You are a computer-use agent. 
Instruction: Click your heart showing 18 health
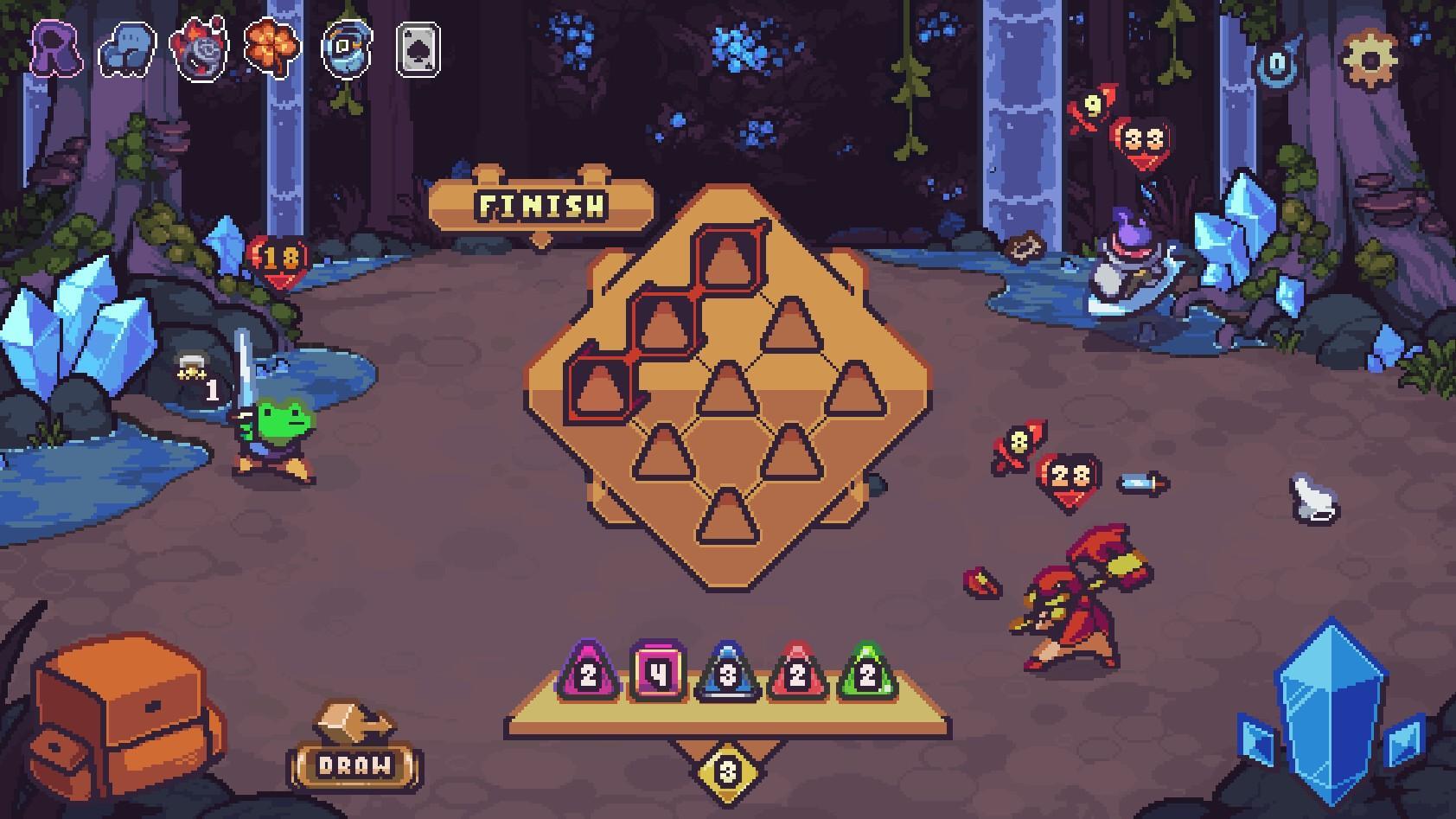(x=278, y=258)
